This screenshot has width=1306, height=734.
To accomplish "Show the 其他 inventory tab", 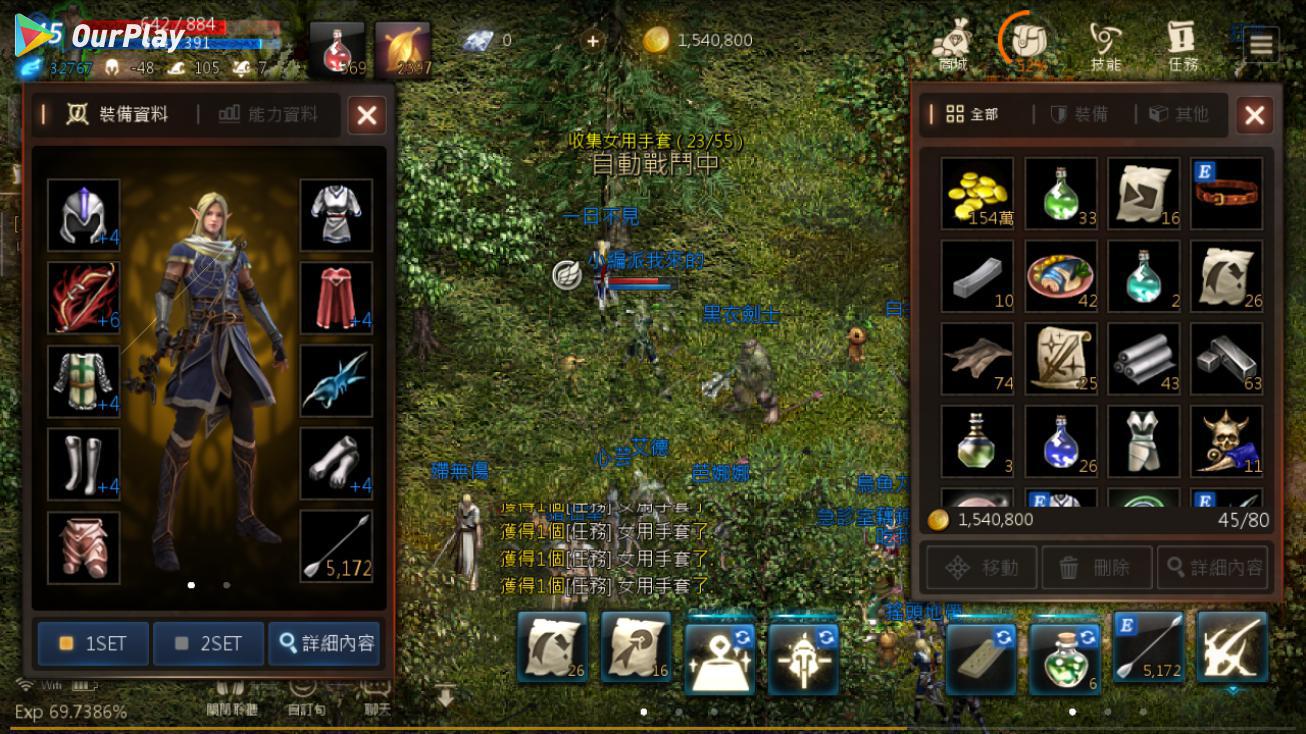I will pos(1179,114).
